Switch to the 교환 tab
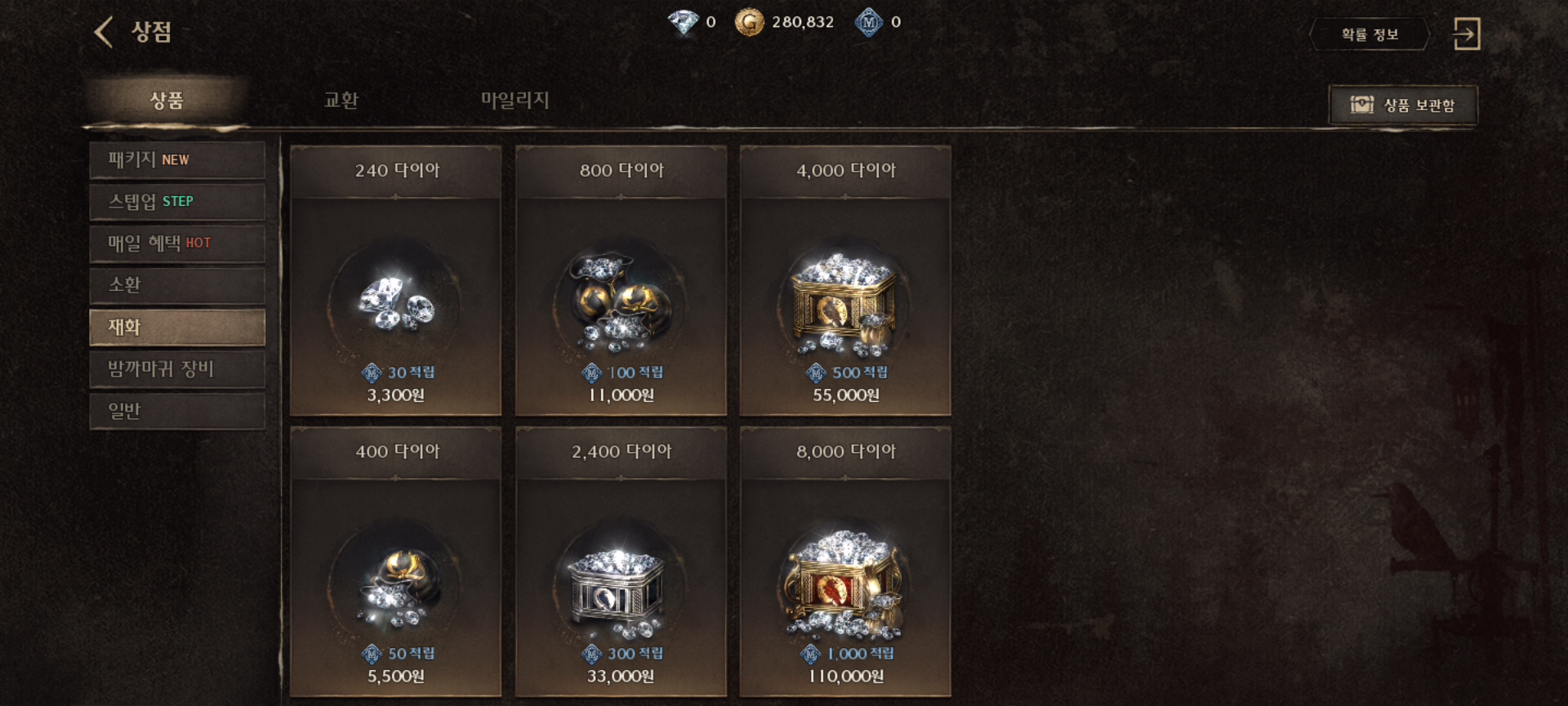The width and height of the screenshot is (1568, 706). (x=341, y=101)
